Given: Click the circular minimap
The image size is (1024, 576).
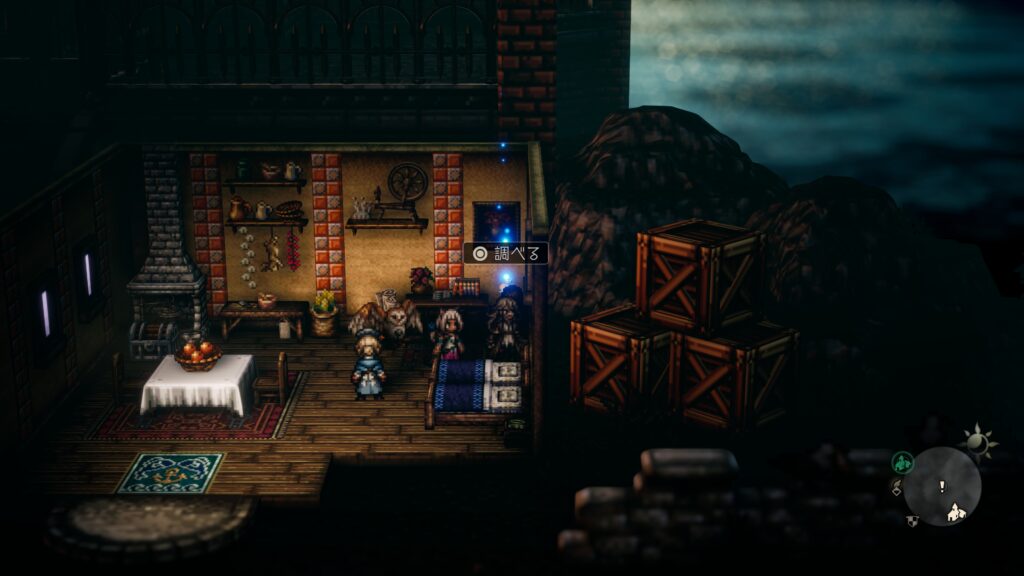Looking at the screenshot, I should pos(943,486).
